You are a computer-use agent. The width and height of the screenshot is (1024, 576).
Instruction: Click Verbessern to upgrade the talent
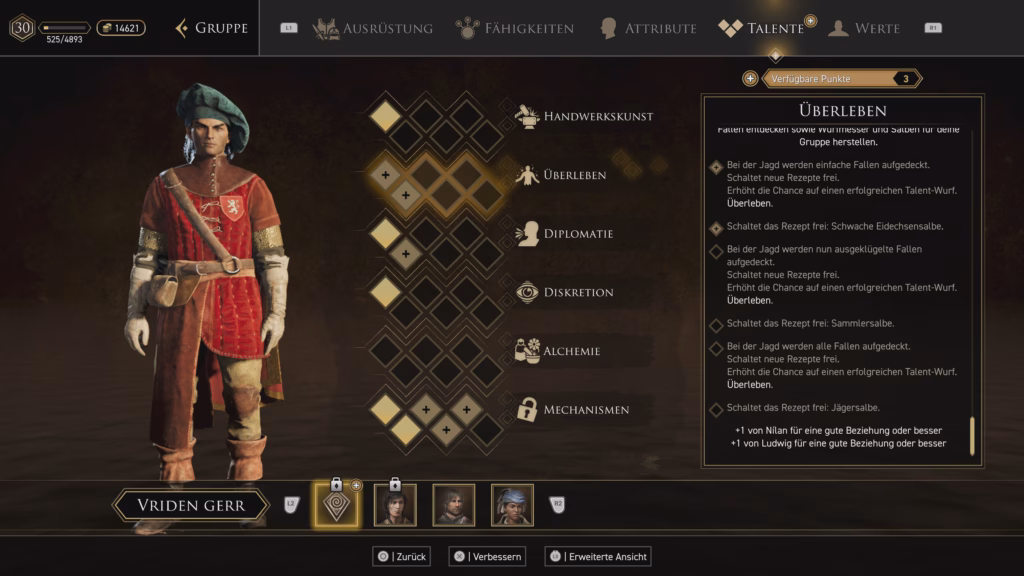(x=486, y=556)
